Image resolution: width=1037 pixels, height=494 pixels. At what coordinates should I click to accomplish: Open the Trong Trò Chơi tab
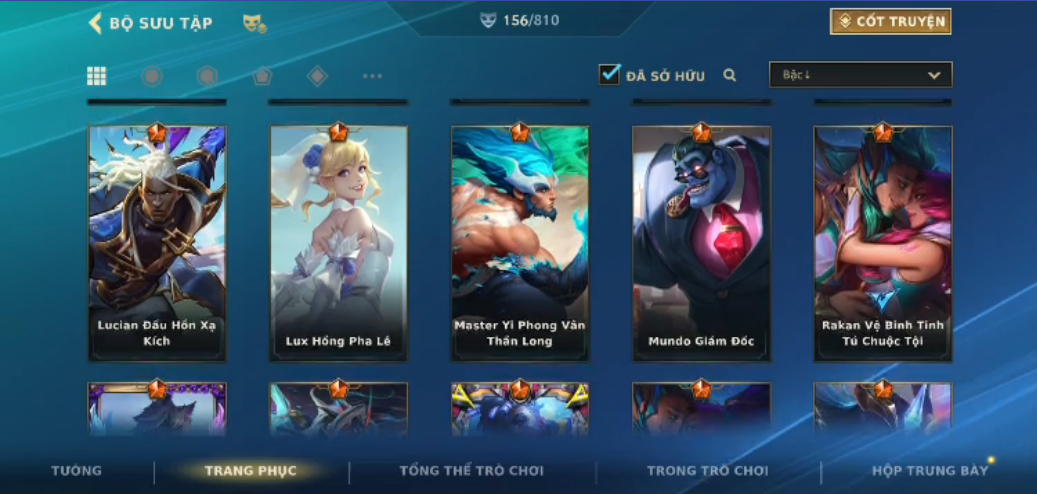coord(707,471)
